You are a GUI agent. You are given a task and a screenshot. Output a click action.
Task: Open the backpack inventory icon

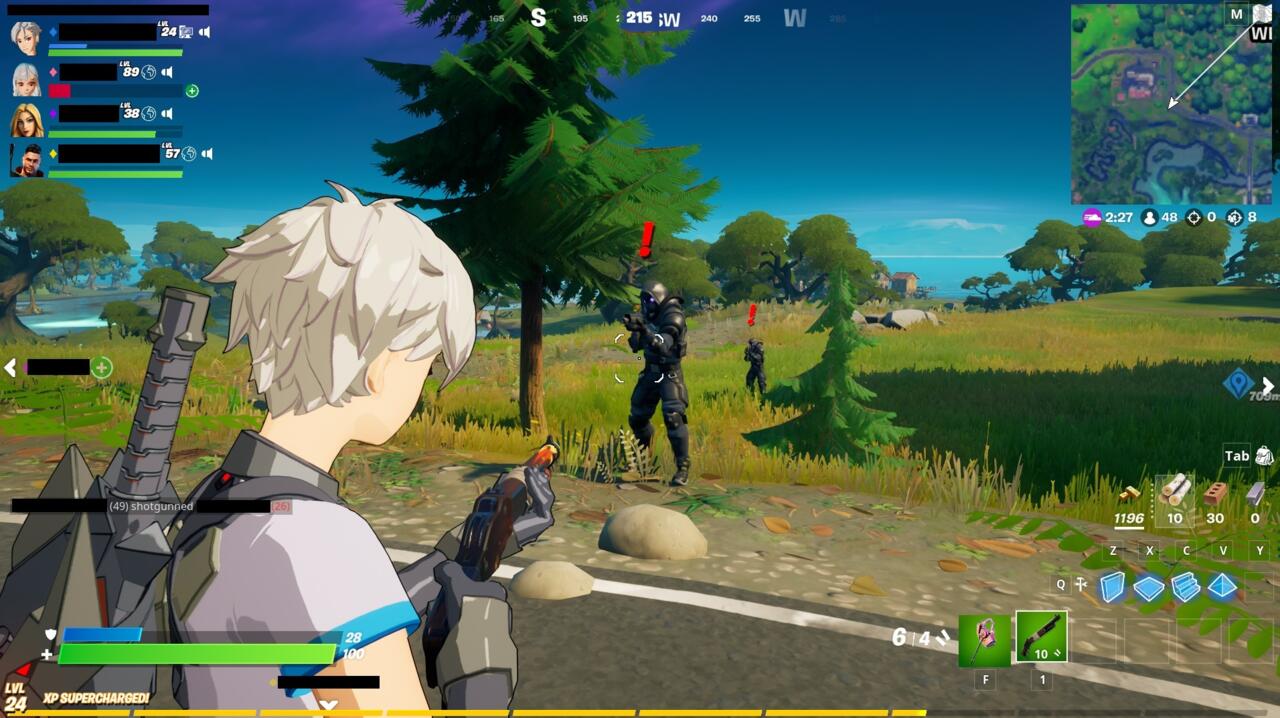point(1264,456)
